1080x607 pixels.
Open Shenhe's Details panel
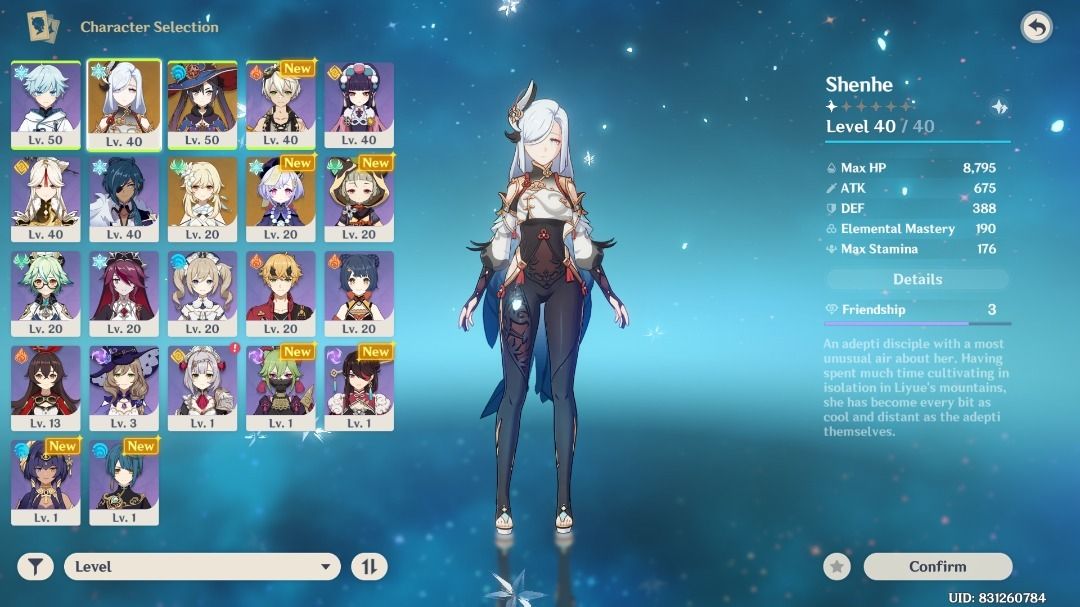pyautogui.click(x=917, y=280)
